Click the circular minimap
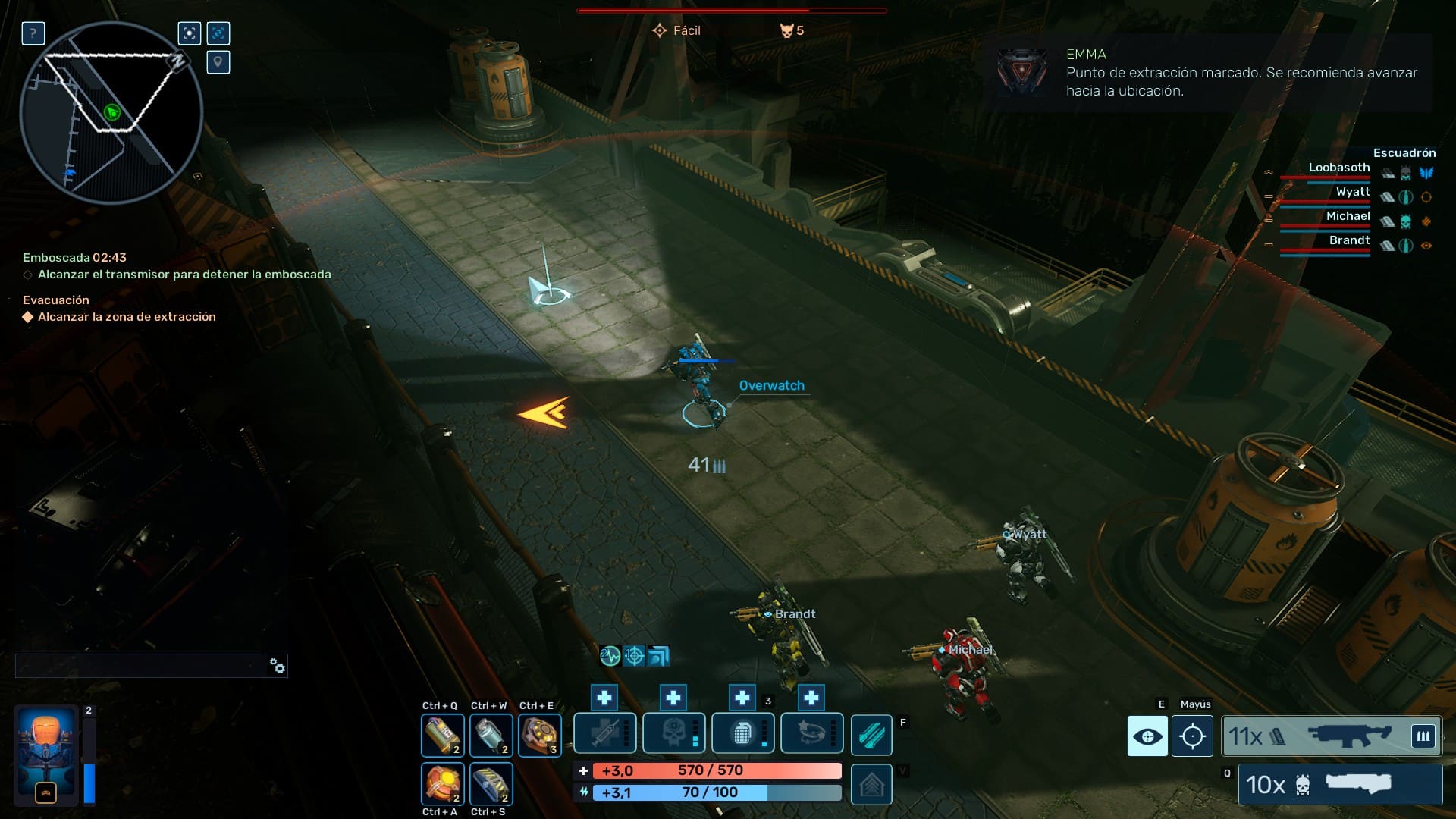The height and width of the screenshot is (819, 1456). point(111,112)
